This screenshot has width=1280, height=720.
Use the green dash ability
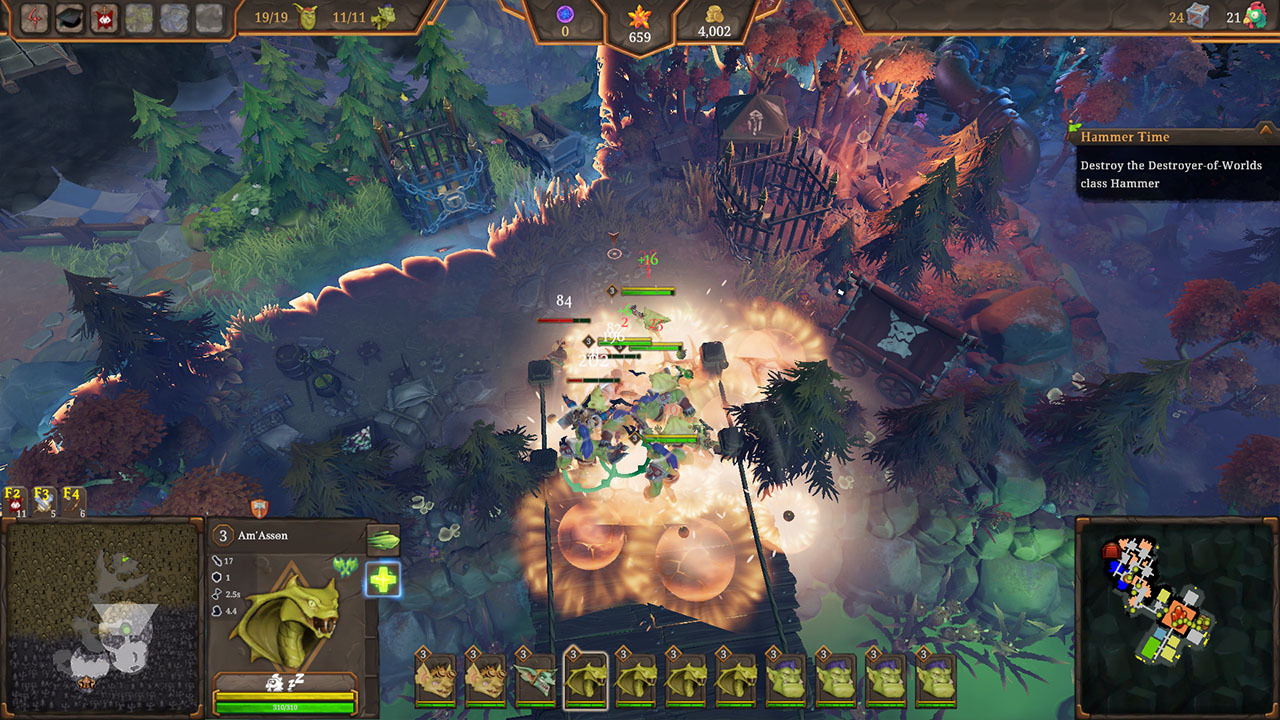click(x=382, y=540)
